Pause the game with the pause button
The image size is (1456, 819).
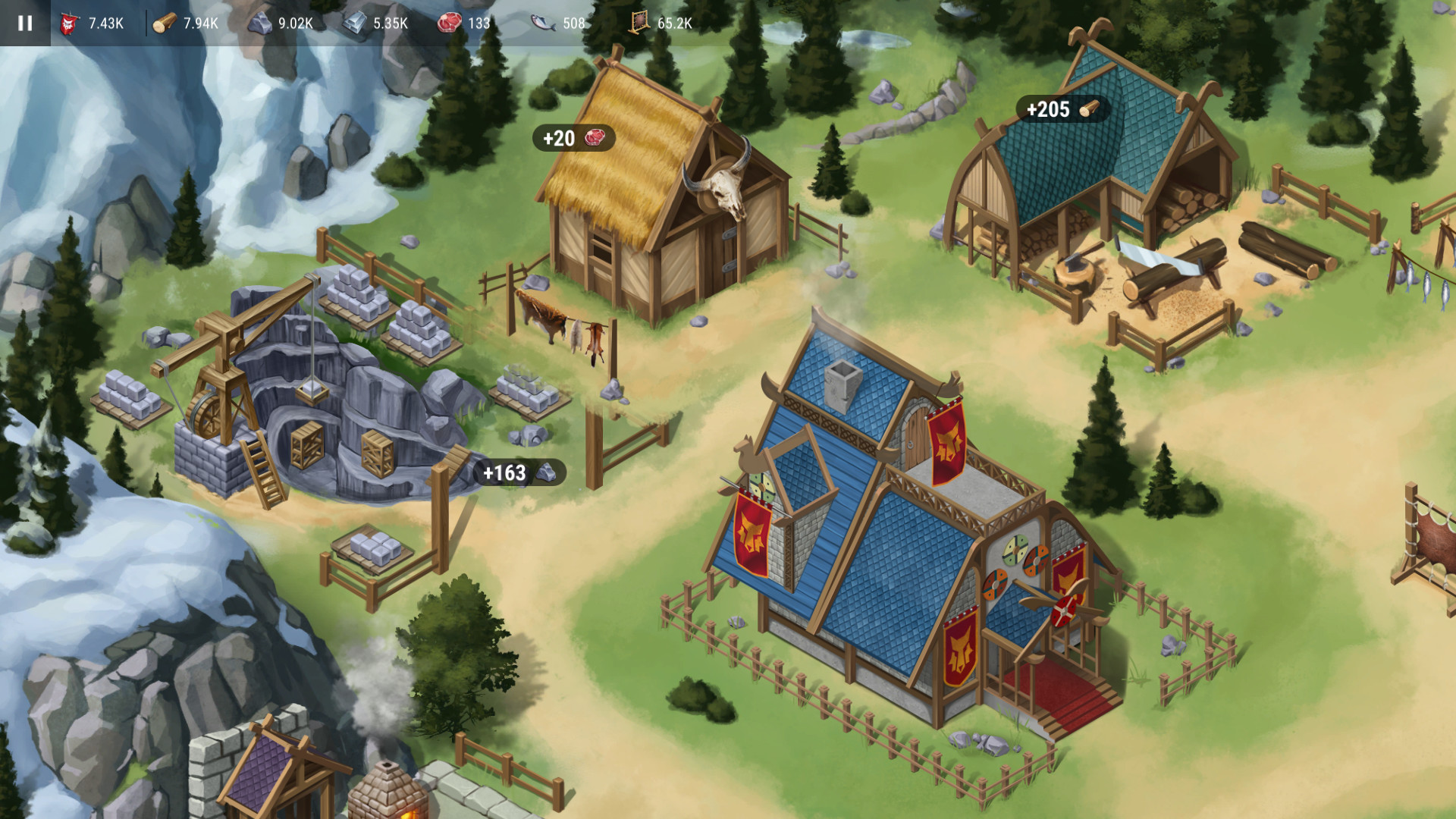pyautogui.click(x=25, y=23)
